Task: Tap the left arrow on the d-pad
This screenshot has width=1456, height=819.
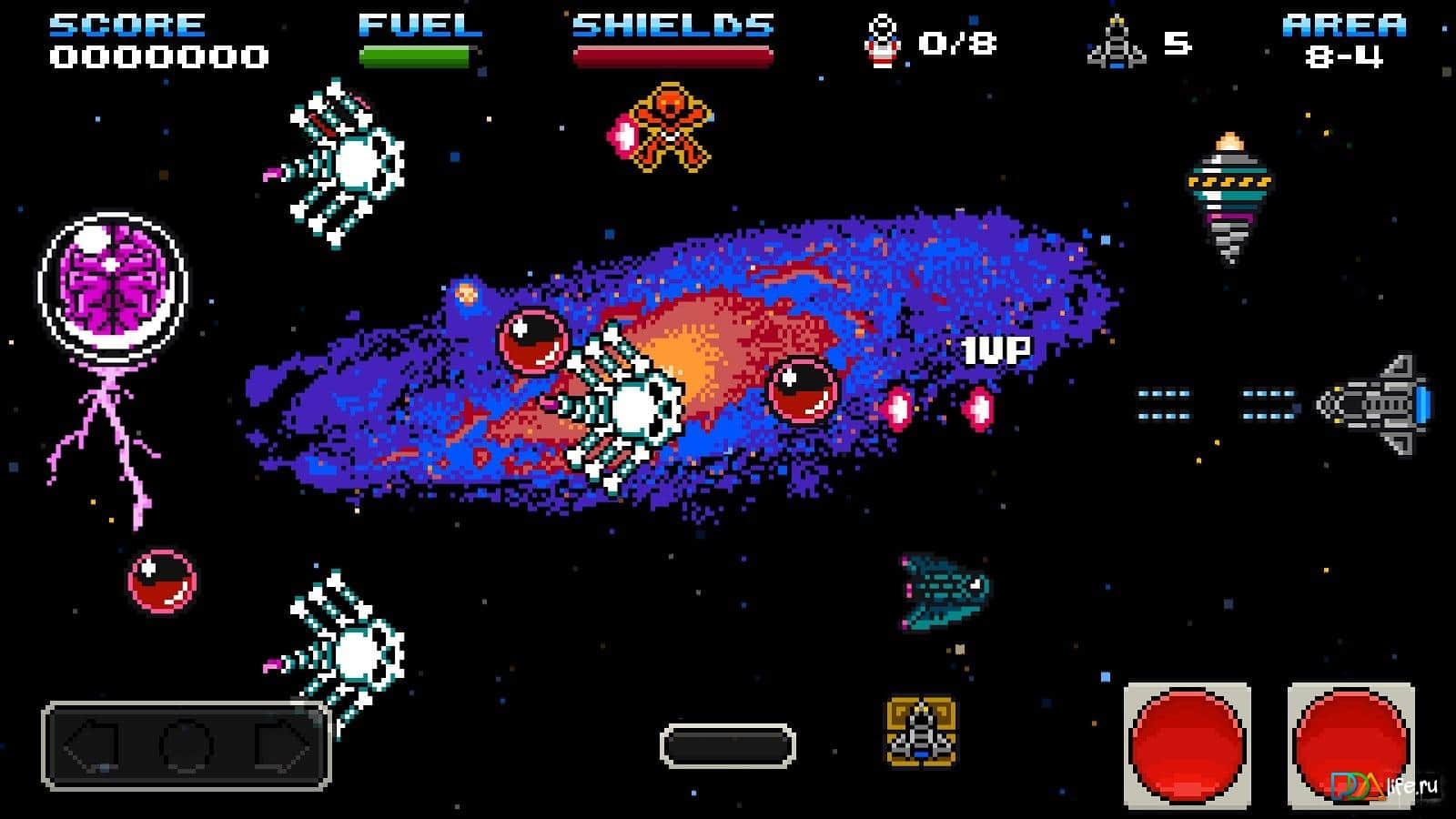Action: [92, 747]
